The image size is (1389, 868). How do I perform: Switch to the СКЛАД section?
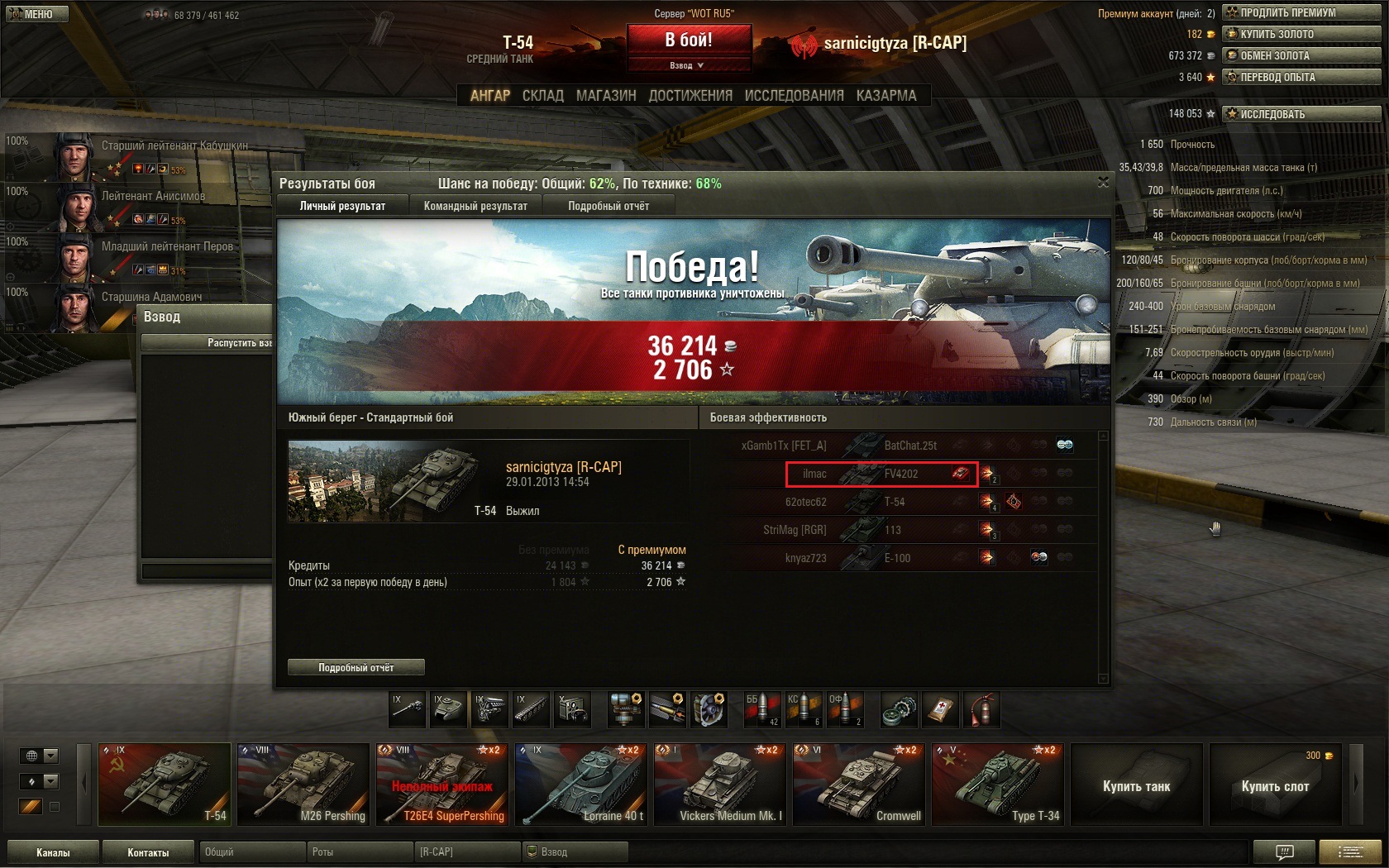tap(542, 96)
